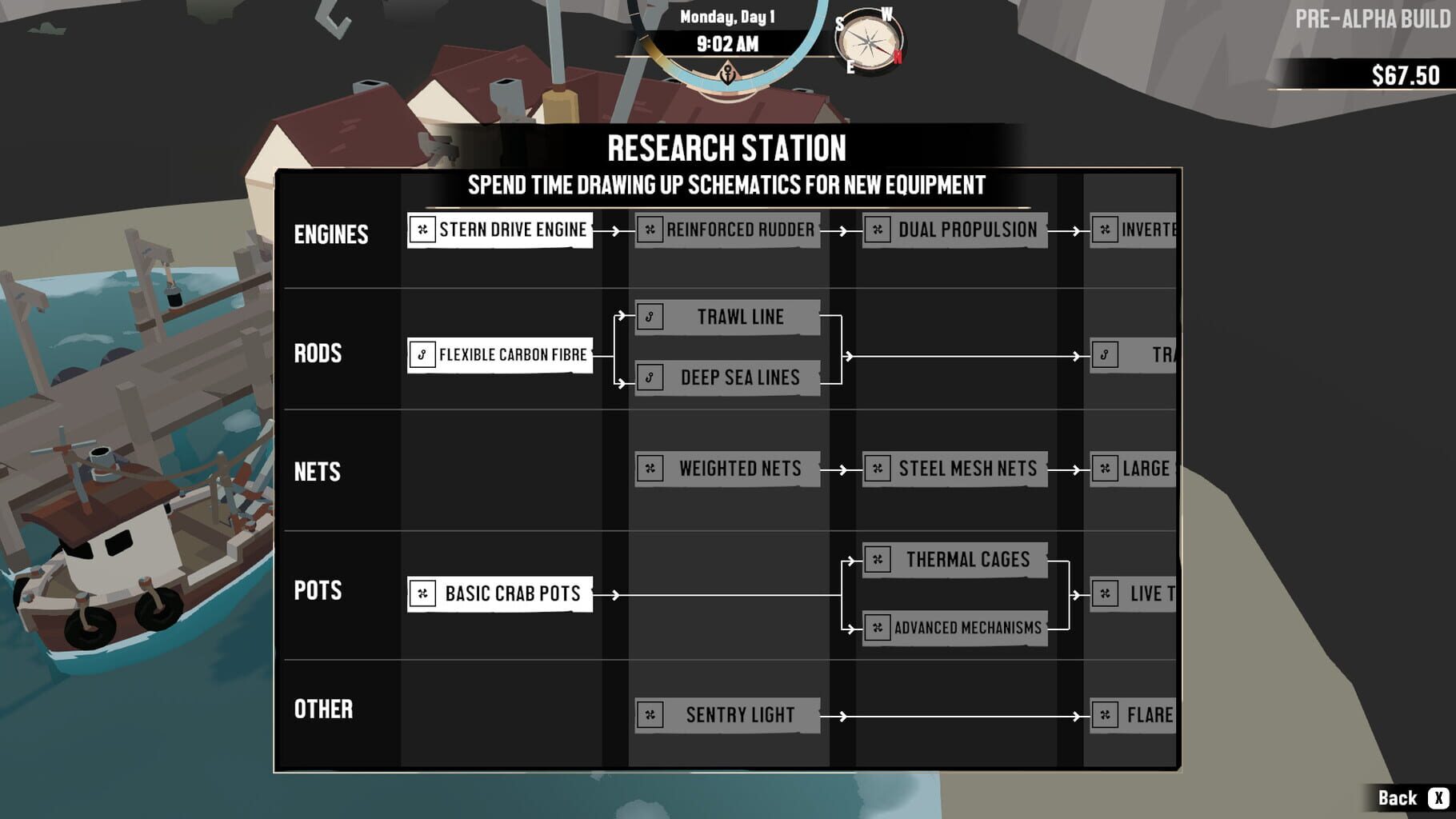
Task: Click the icon on the Basic Crab Pots node
Action: [x=422, y=594]
